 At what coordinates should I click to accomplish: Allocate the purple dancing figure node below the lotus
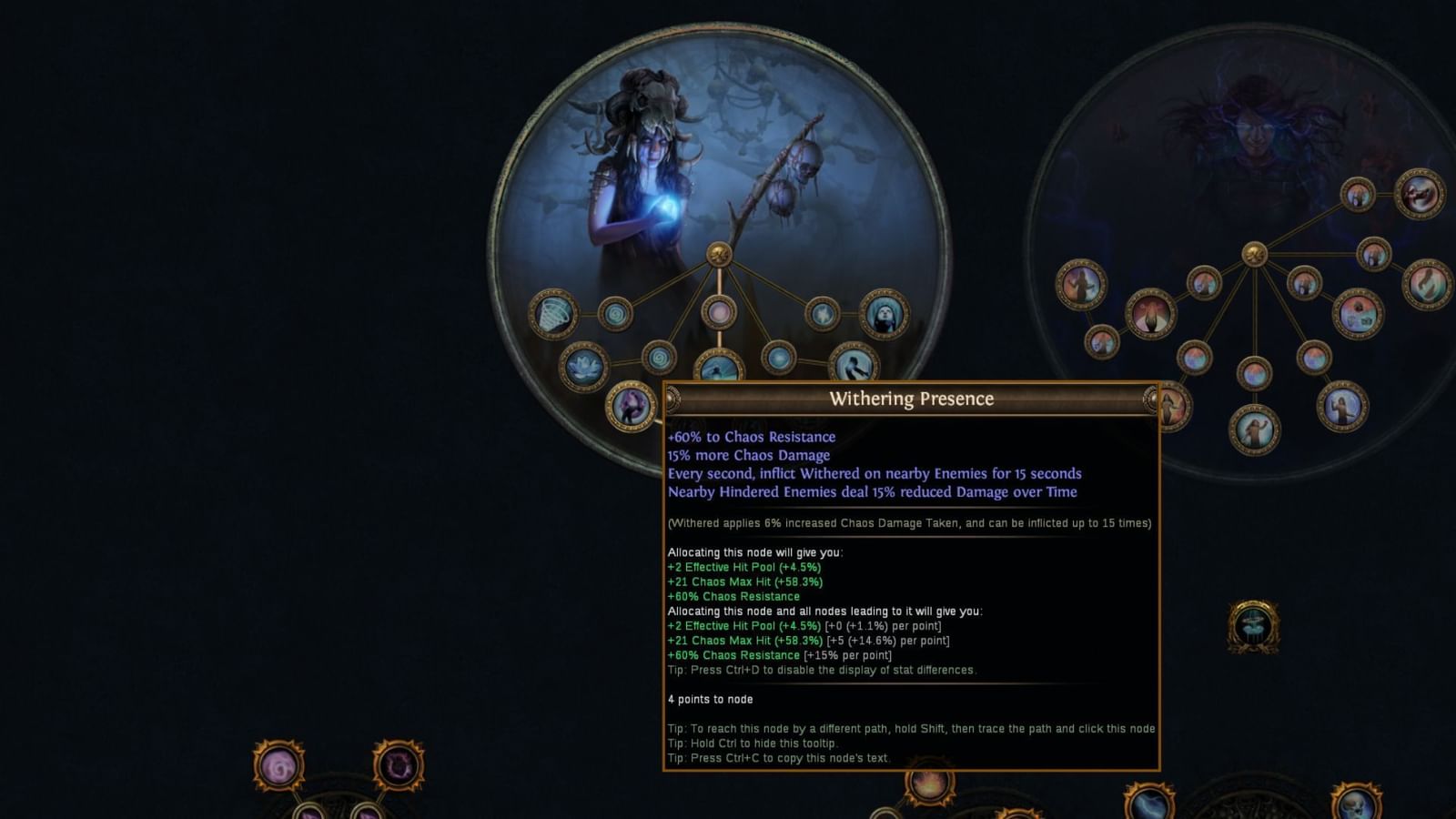click(x=632, y=403)
